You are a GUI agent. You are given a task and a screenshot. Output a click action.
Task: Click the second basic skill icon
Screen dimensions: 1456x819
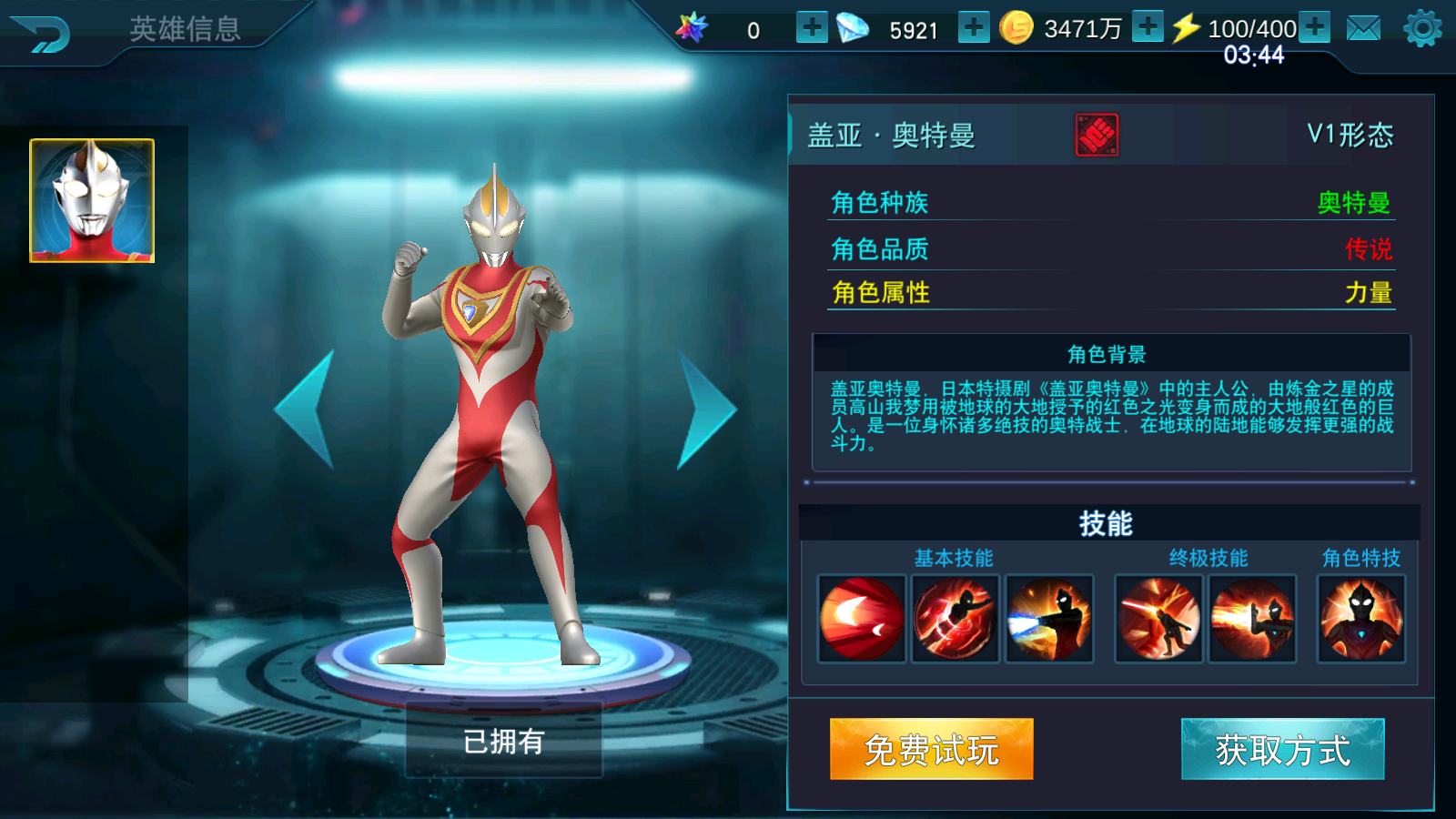(x=955, y=618)
